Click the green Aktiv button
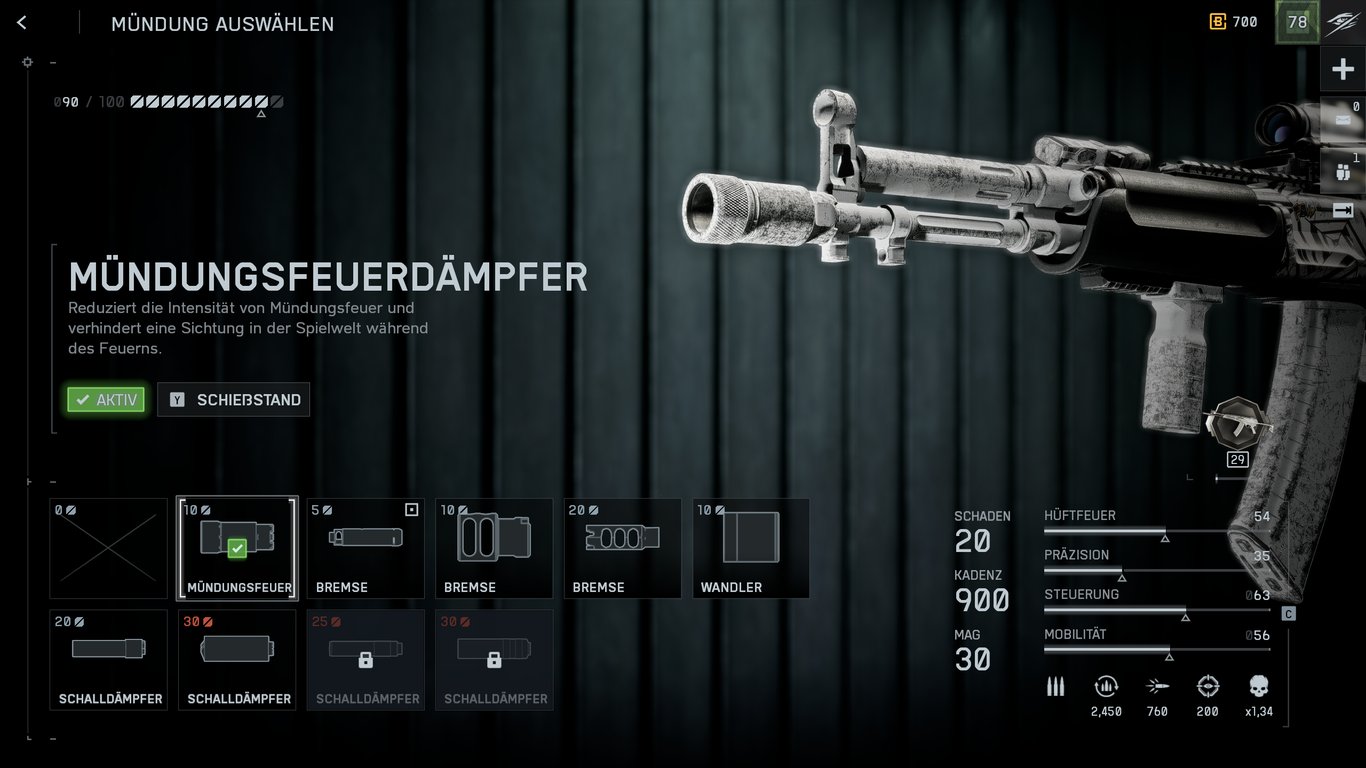This screenshot has height=768, width=1366. [106, 400]
